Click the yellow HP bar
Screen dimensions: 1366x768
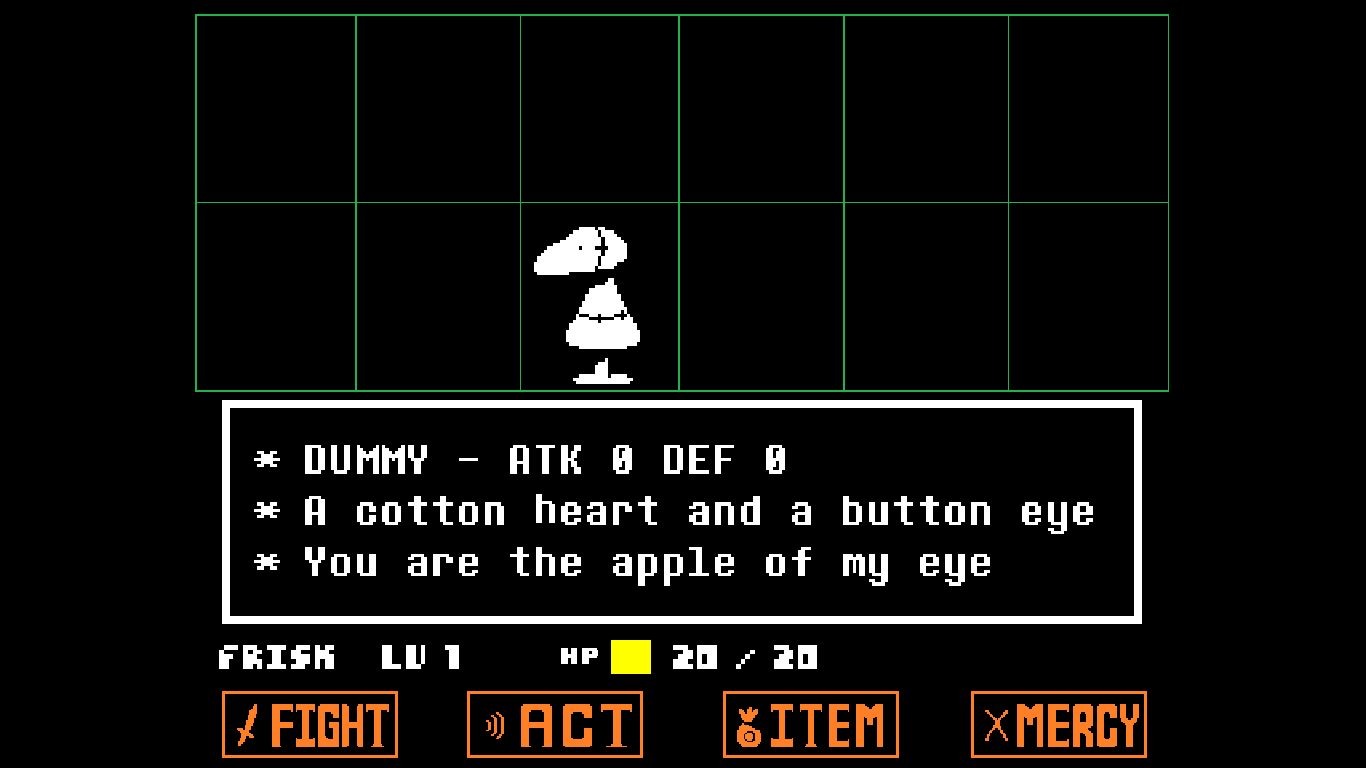coord(628,658)
